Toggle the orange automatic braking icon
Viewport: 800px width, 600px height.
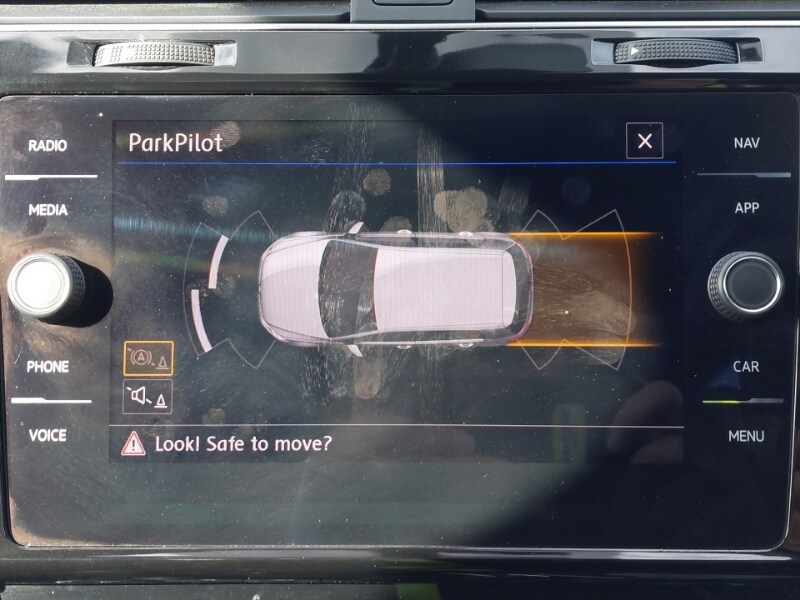point(148,357)
